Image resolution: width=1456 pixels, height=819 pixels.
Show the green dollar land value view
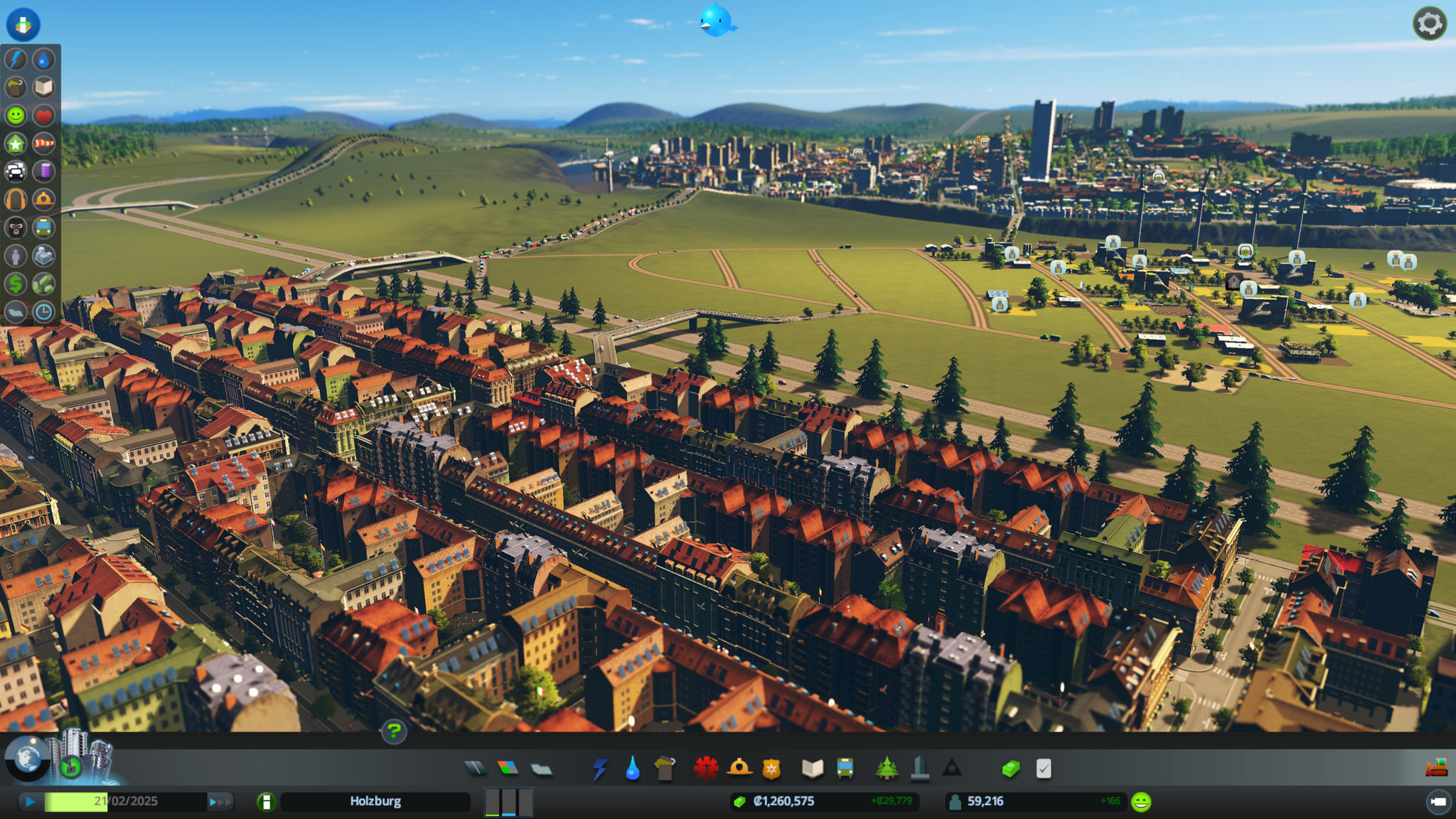click(16, 284)
